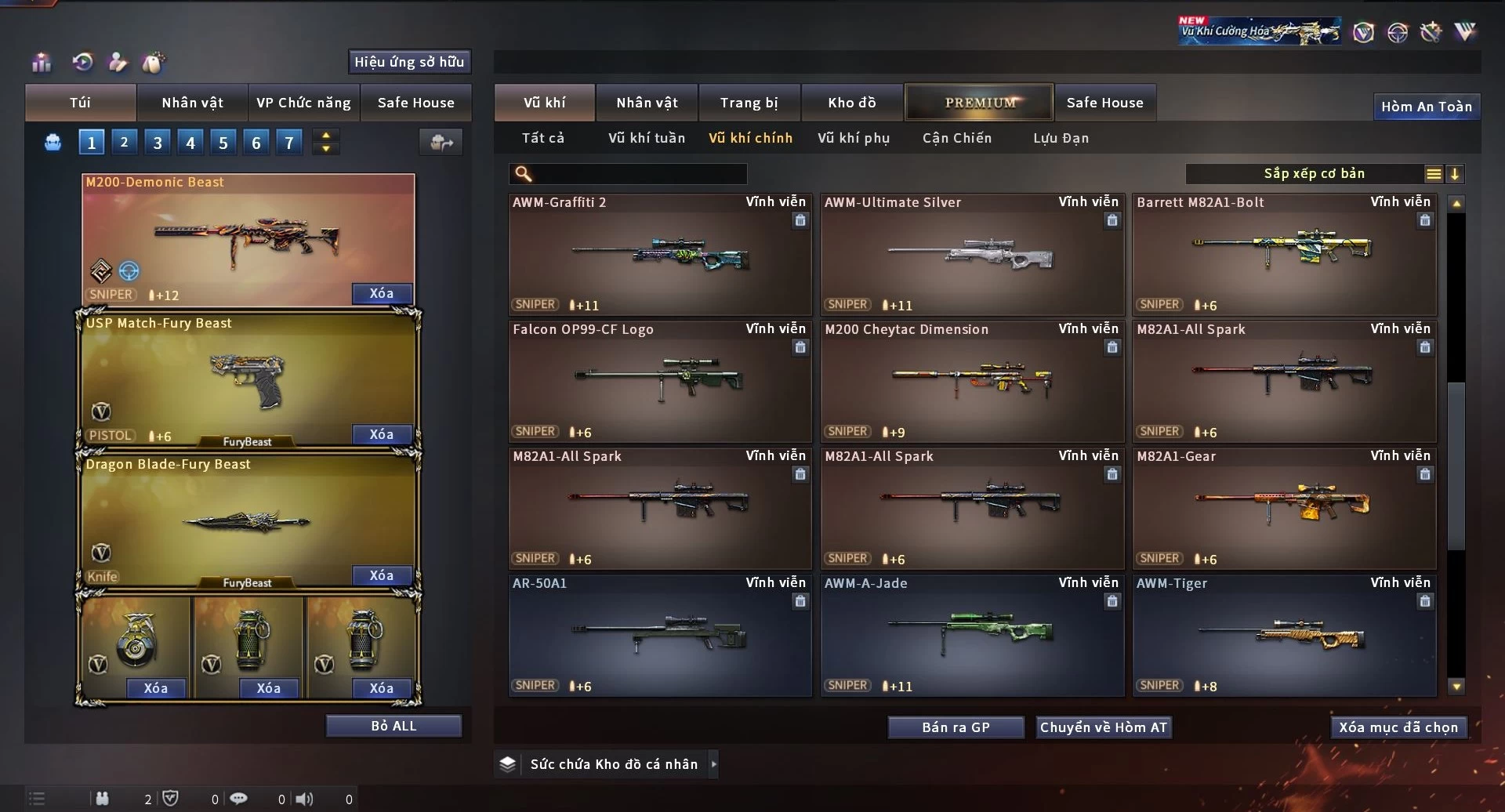
Task: Click Xóa mục đã chọn button
Action: [1398, 727]
